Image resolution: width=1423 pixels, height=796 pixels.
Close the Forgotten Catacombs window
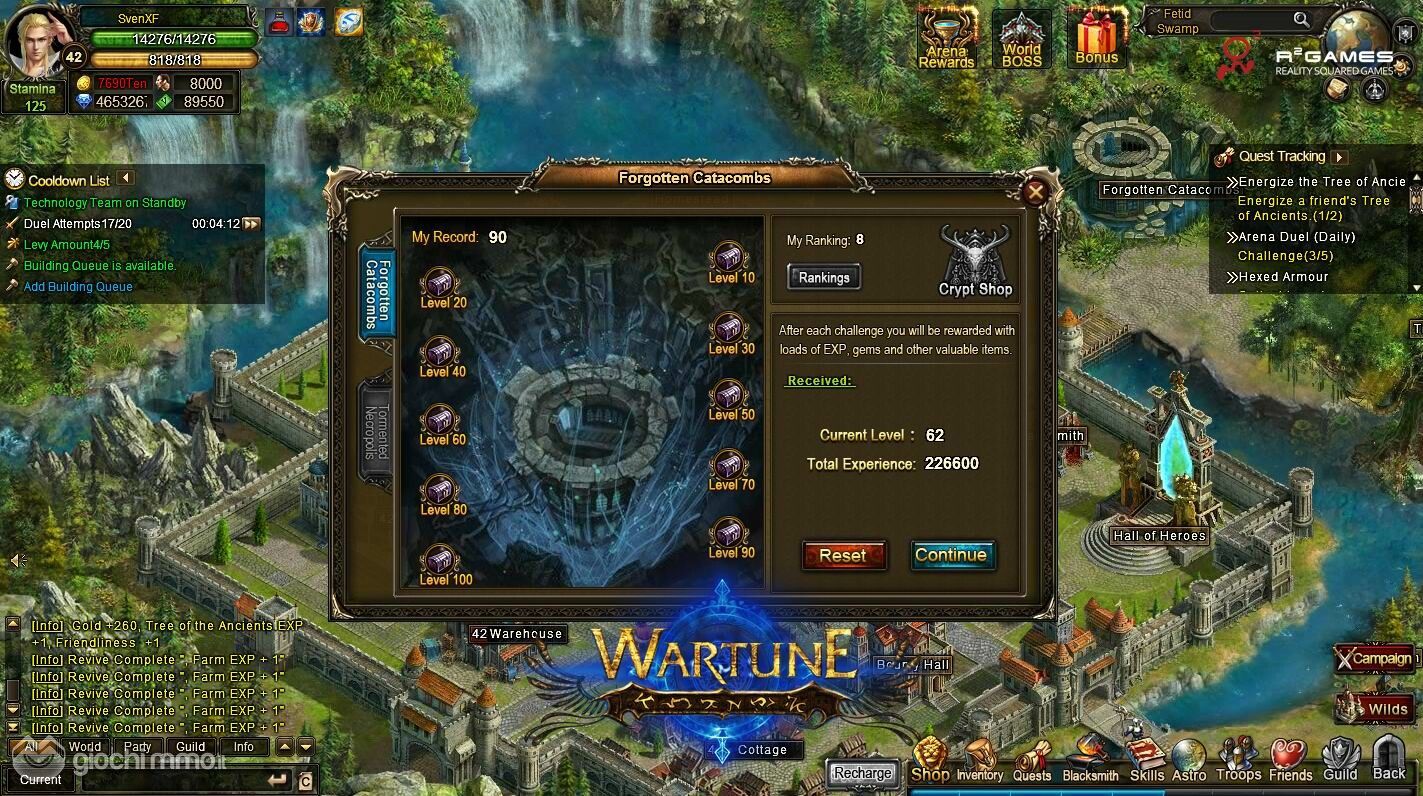coord(1036,192)
